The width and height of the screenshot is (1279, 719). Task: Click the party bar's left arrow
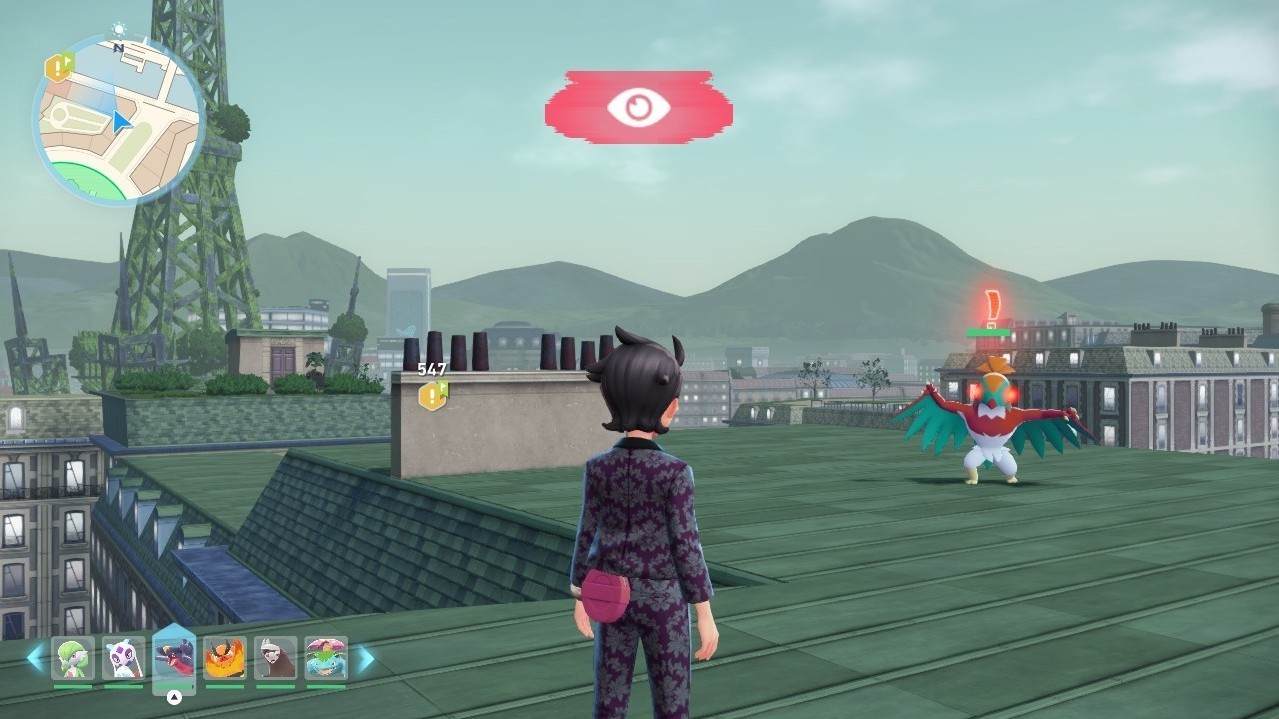[35, 658]
